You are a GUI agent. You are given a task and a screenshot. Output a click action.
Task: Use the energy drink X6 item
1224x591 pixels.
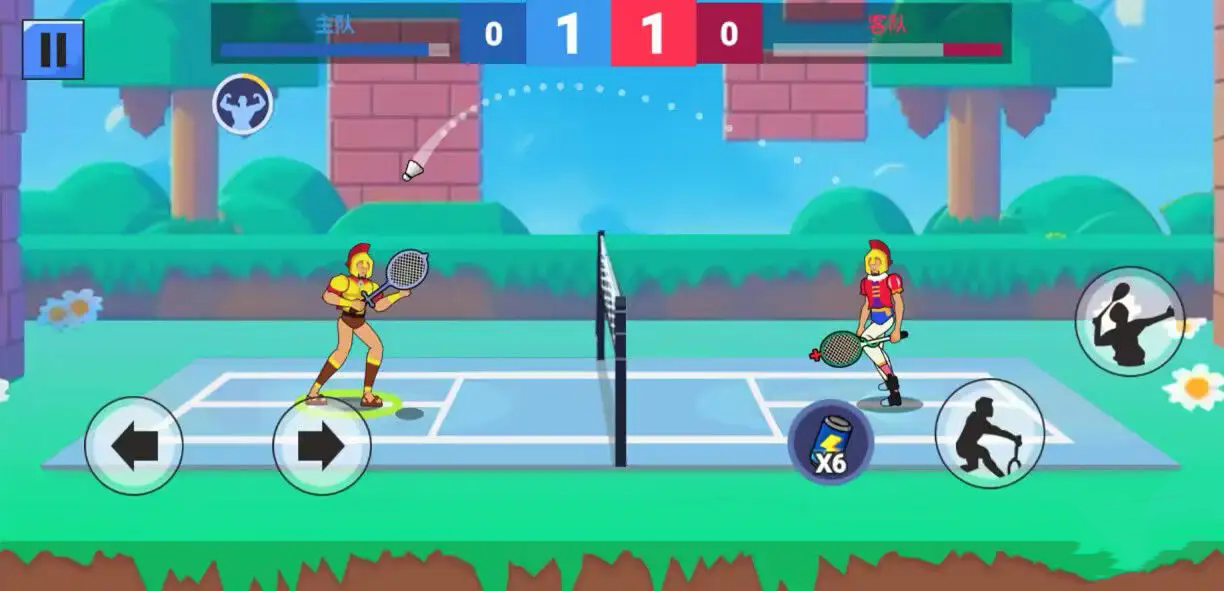pos(830,442)
